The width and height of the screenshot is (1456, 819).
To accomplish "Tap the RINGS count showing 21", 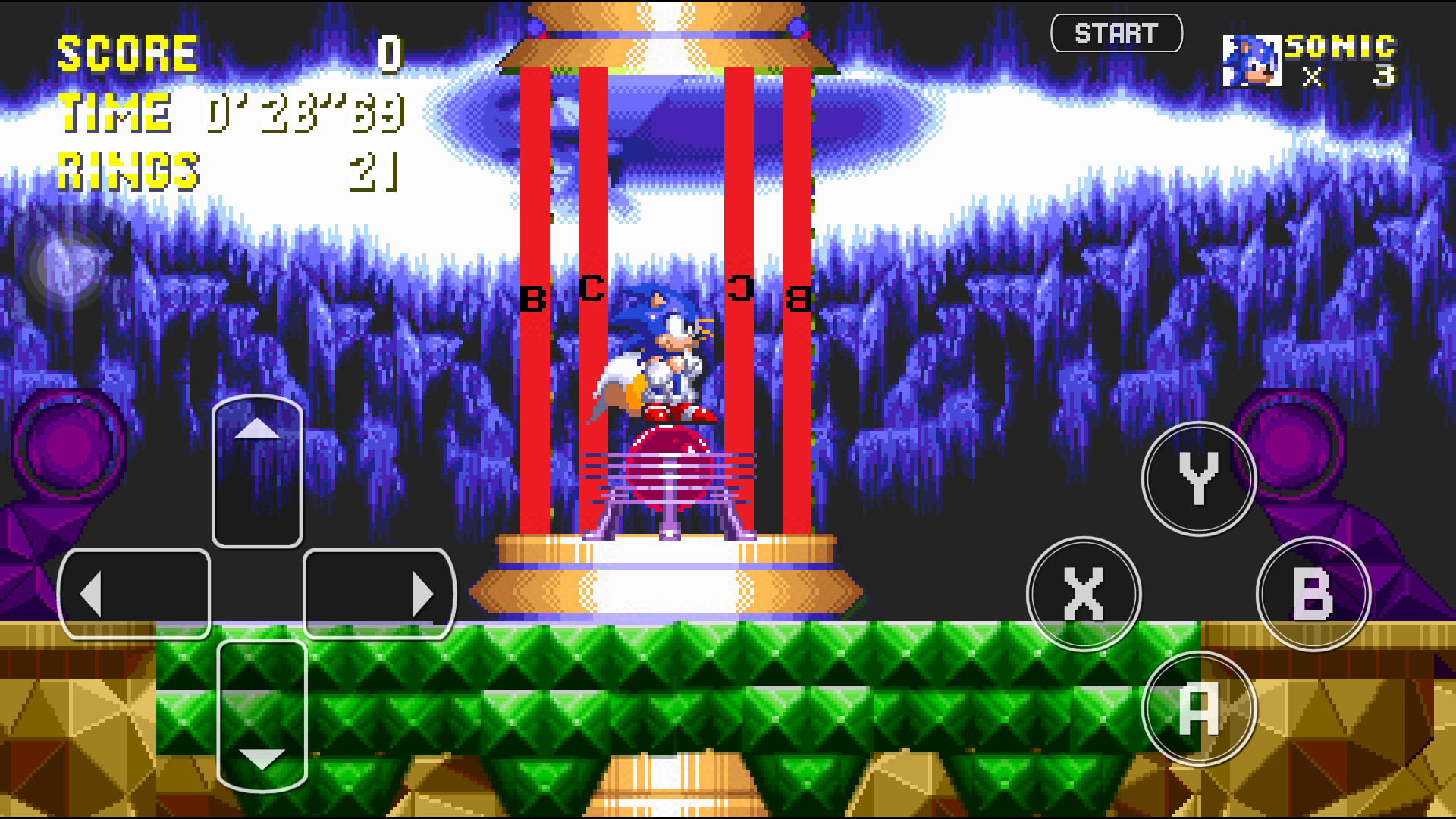I will point(372,171).
